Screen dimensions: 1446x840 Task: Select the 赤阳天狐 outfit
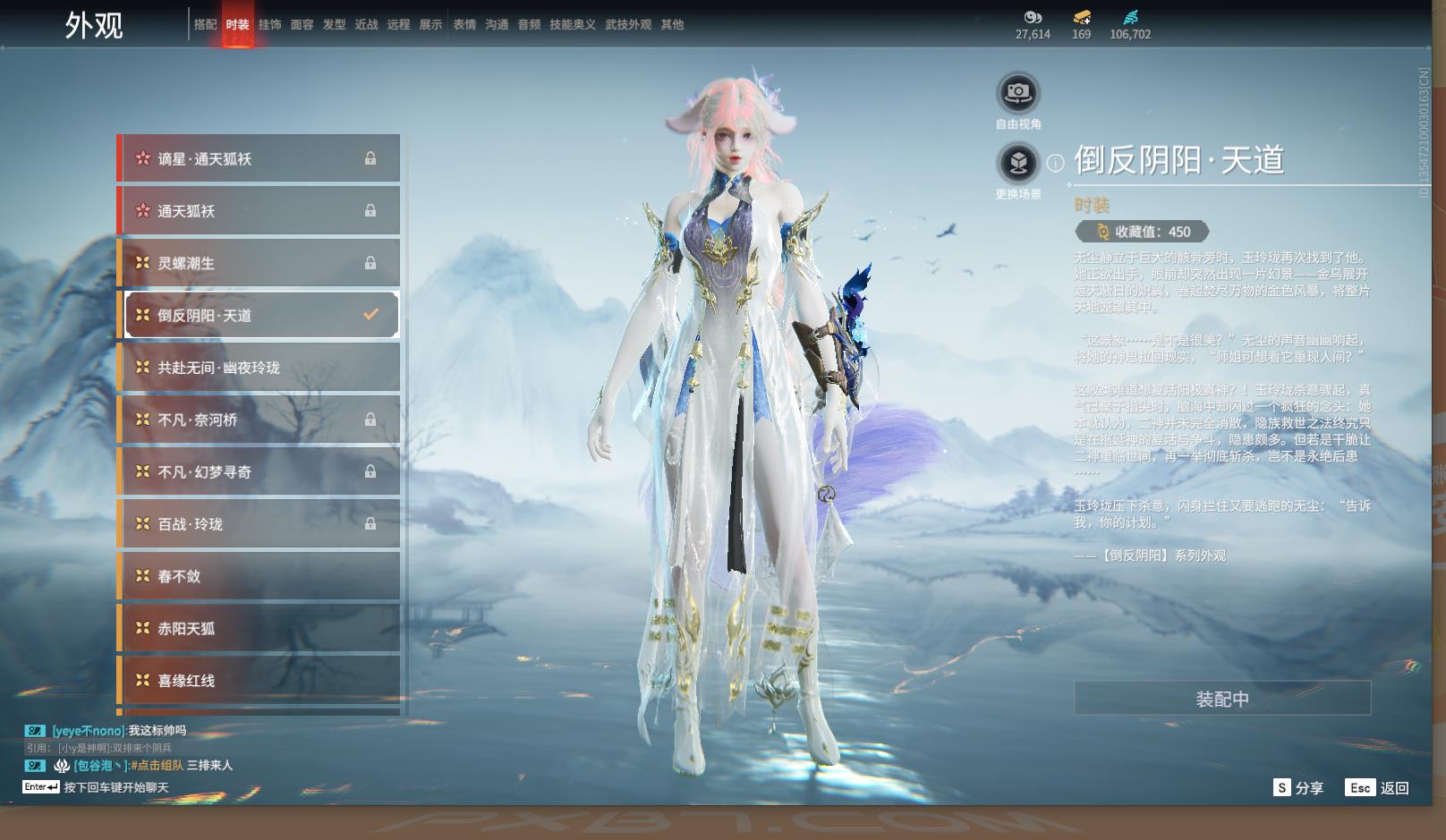tap(259, 629)
